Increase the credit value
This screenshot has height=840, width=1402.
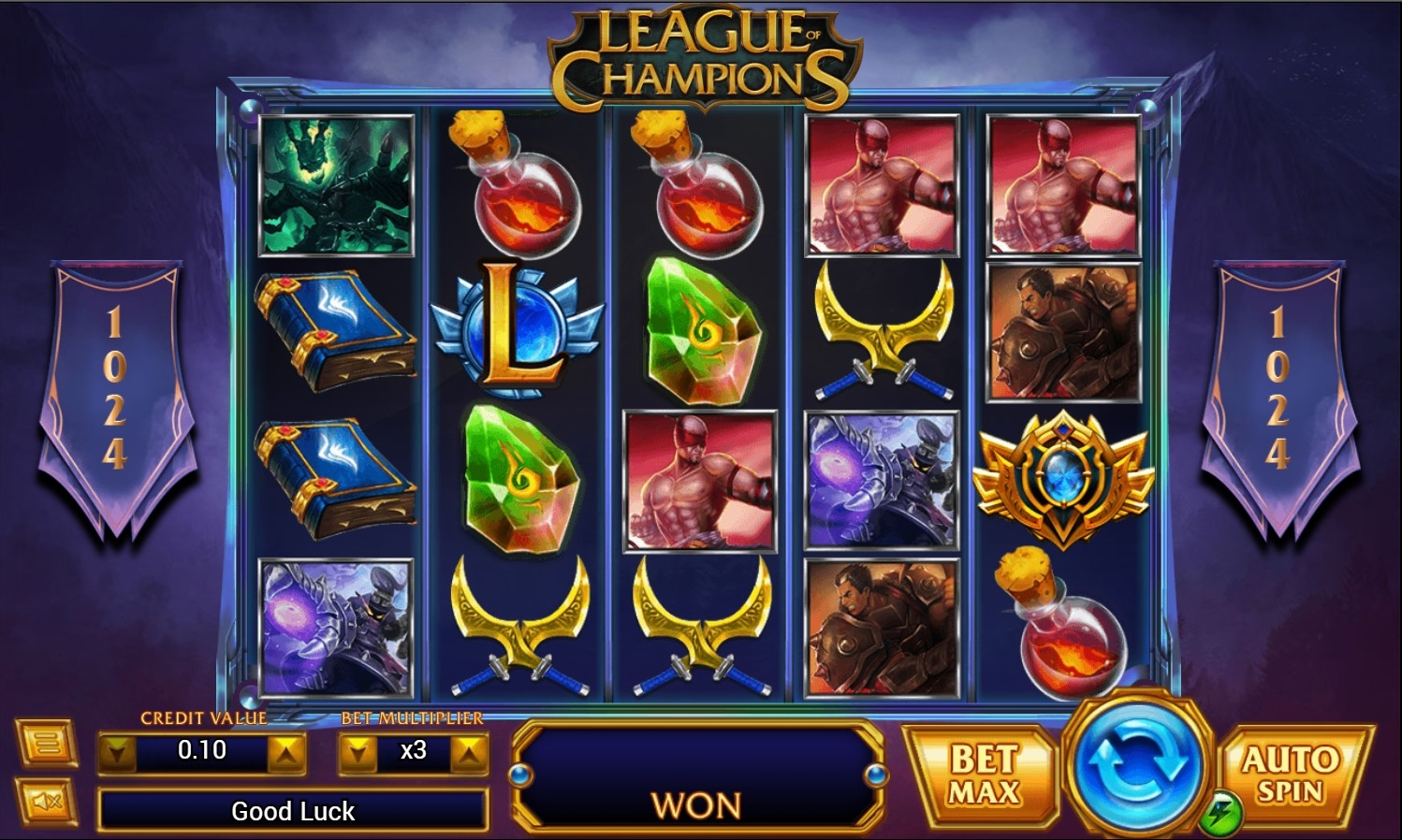286,751
